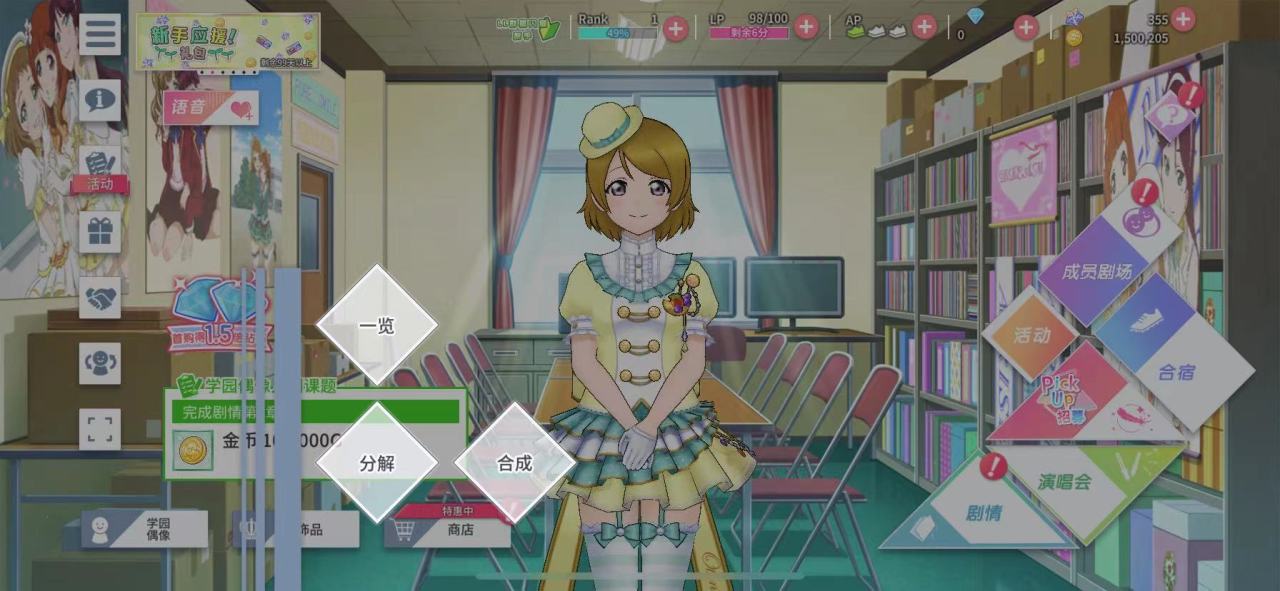Open the 学园偶像 school idol menu
This screenshot has height=591, width=1280.
tap(145, 529)
